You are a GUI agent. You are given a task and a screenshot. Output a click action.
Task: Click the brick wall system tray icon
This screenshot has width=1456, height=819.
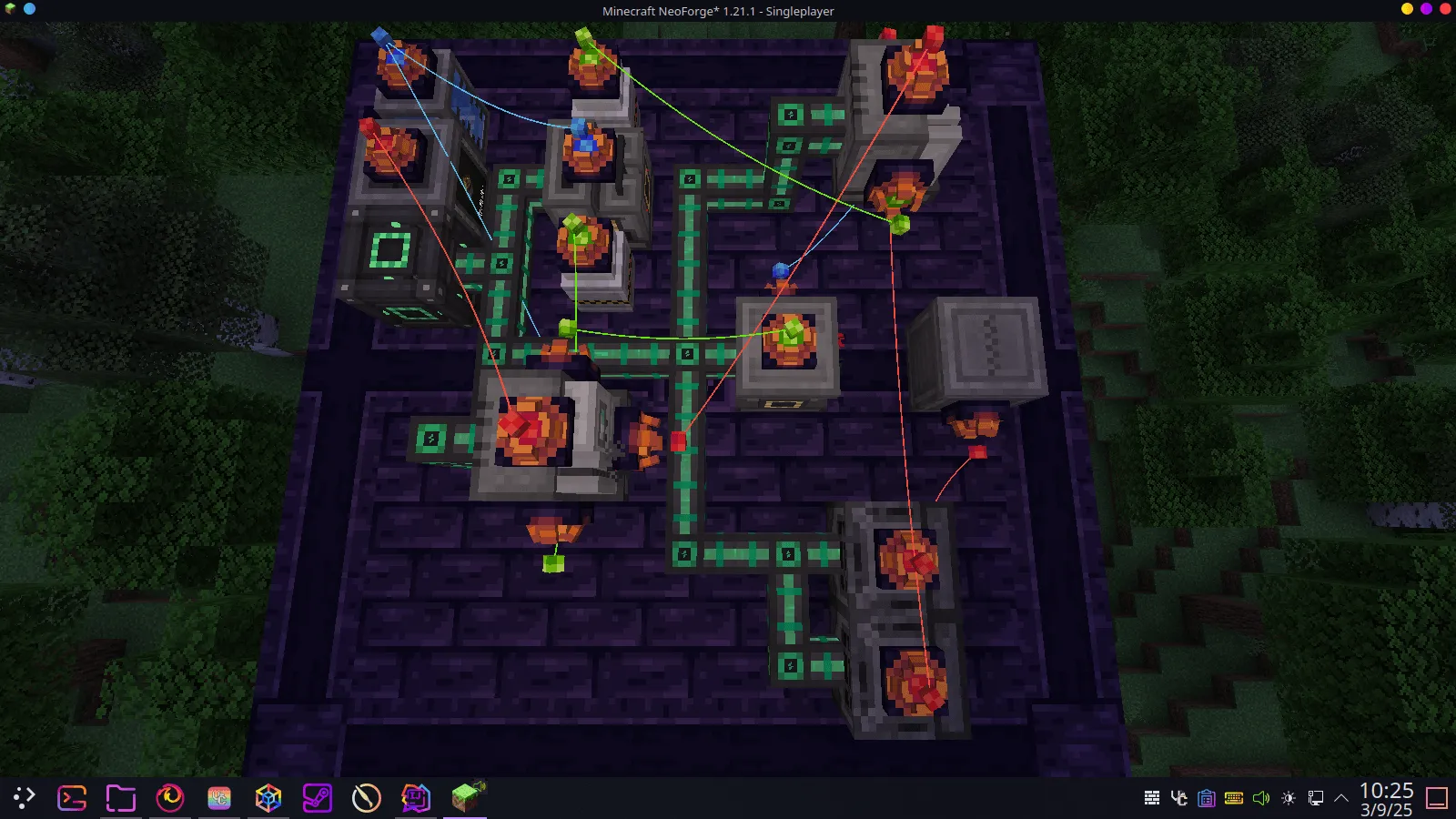pyautogui.click(x=1152, y=798)
